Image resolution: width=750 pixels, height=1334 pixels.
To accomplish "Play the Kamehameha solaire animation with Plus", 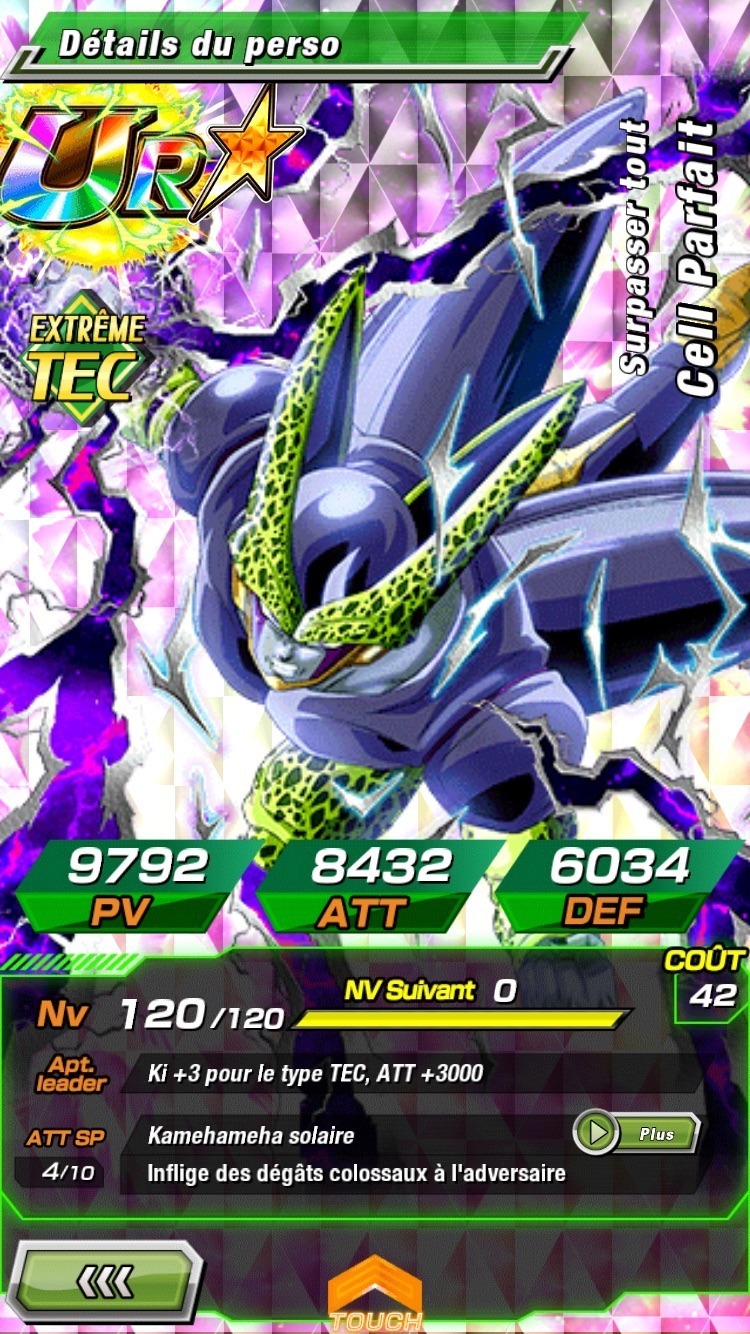I will point(637,1133).
